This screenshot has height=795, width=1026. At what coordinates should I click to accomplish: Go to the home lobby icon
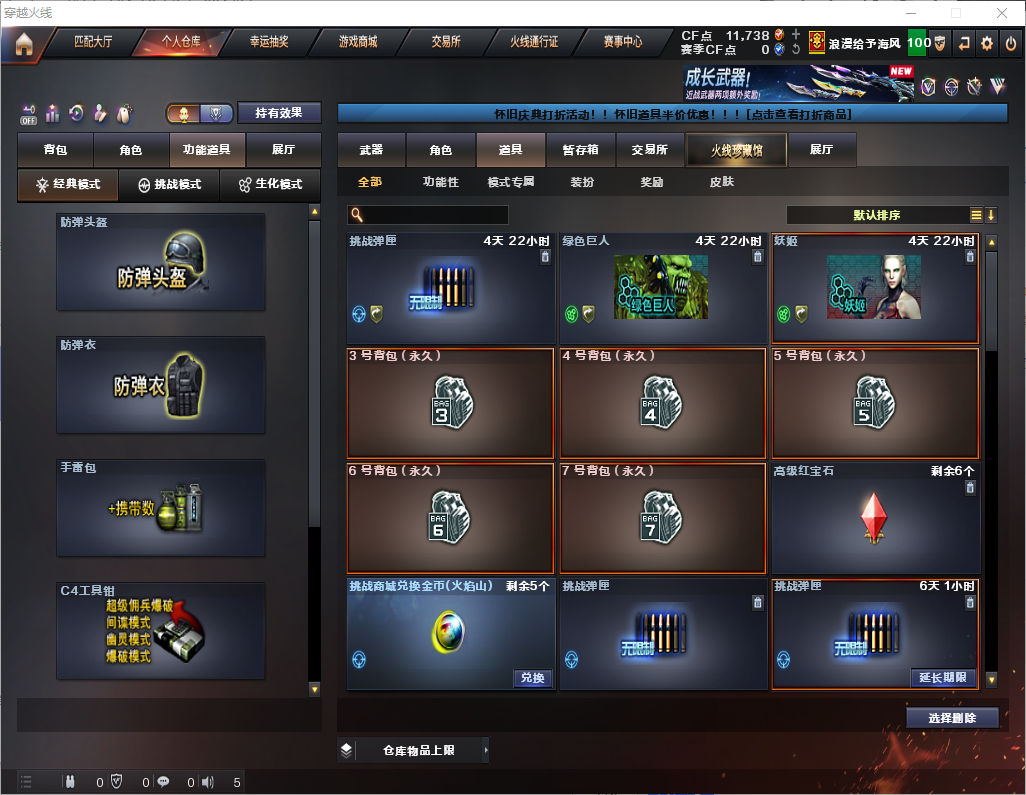[24, 43]
